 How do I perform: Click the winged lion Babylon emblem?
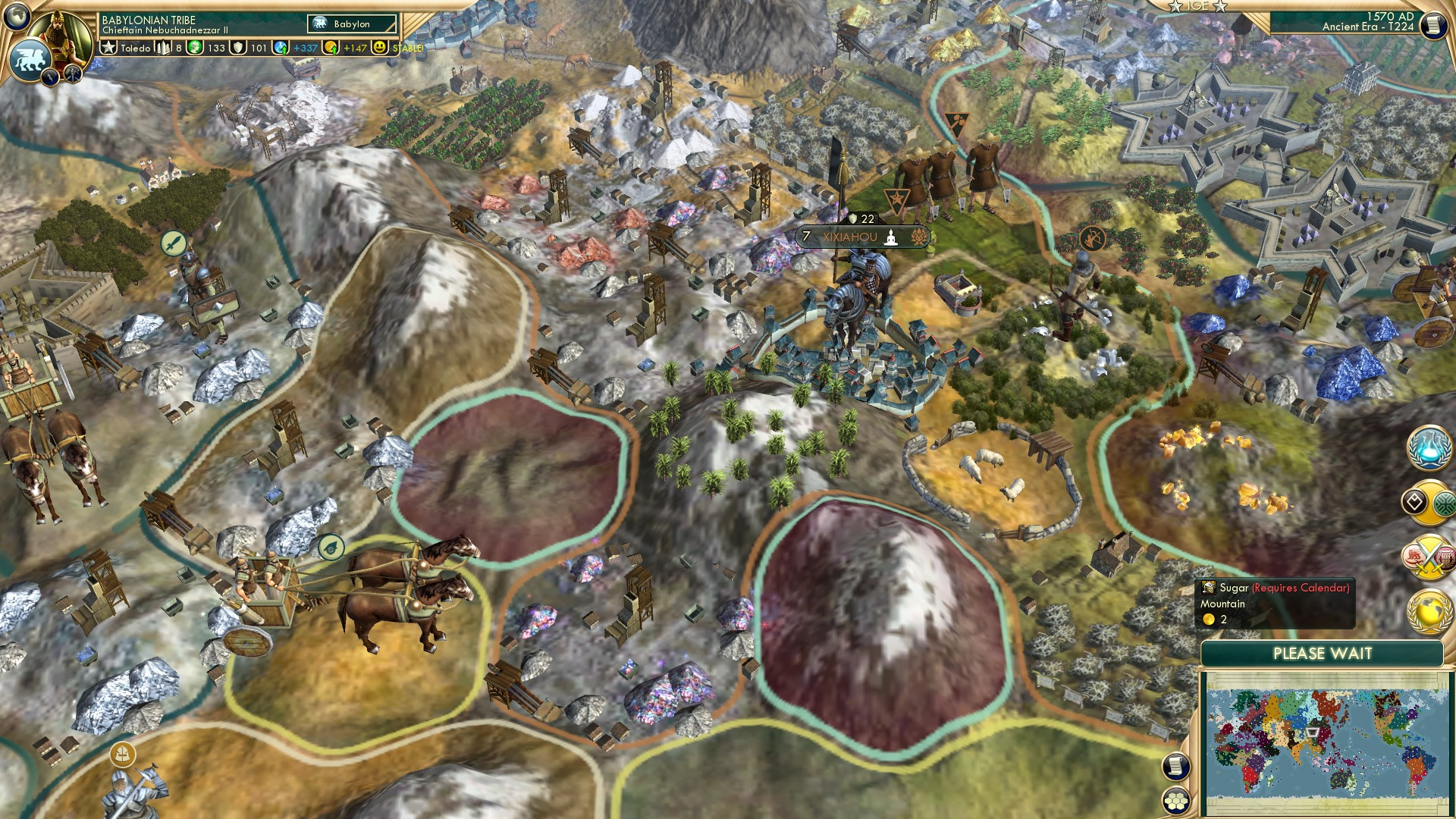pyautogui.click(x=28, y=58)
